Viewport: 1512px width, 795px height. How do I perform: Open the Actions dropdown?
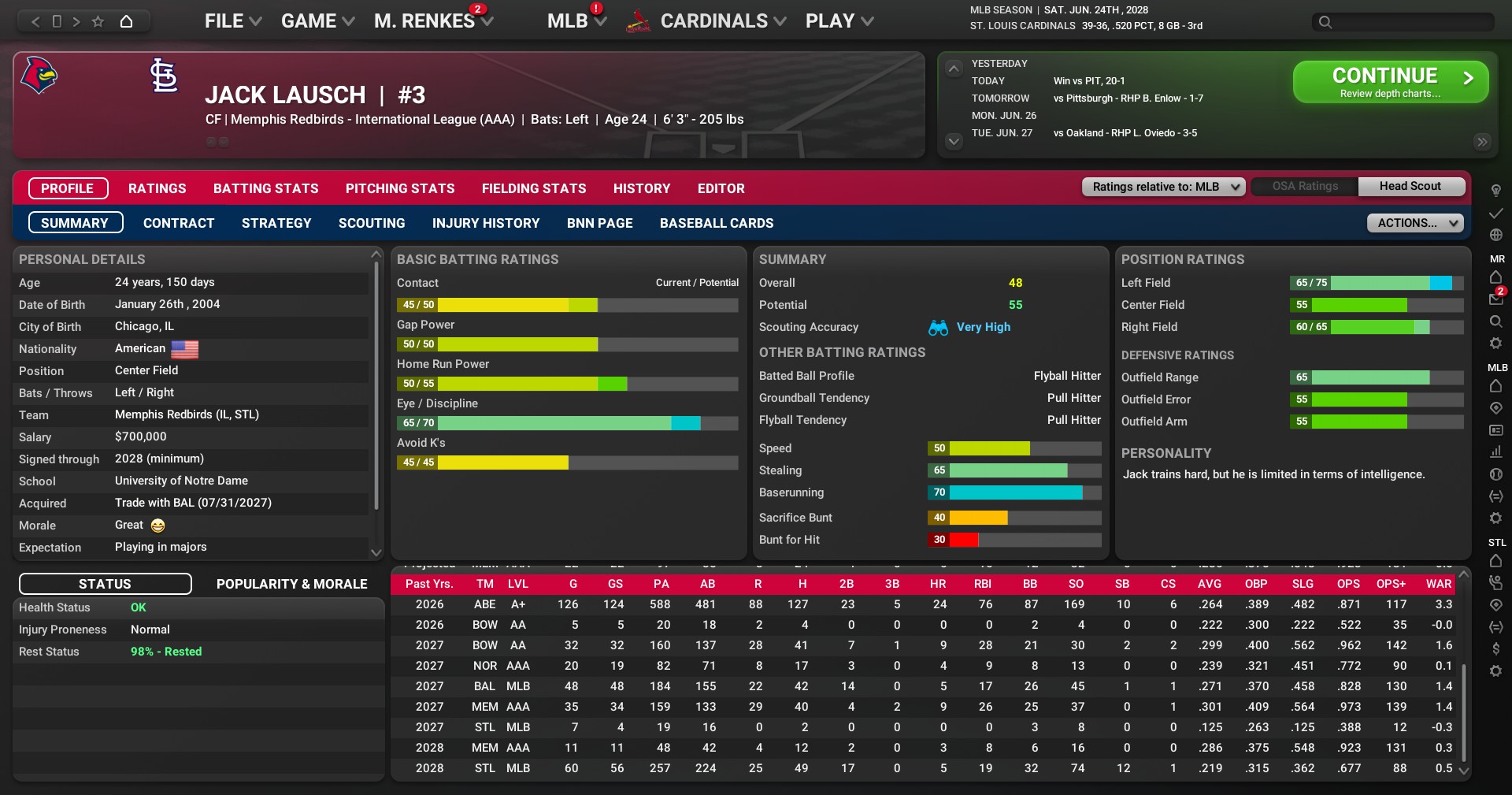(1414, 223)
